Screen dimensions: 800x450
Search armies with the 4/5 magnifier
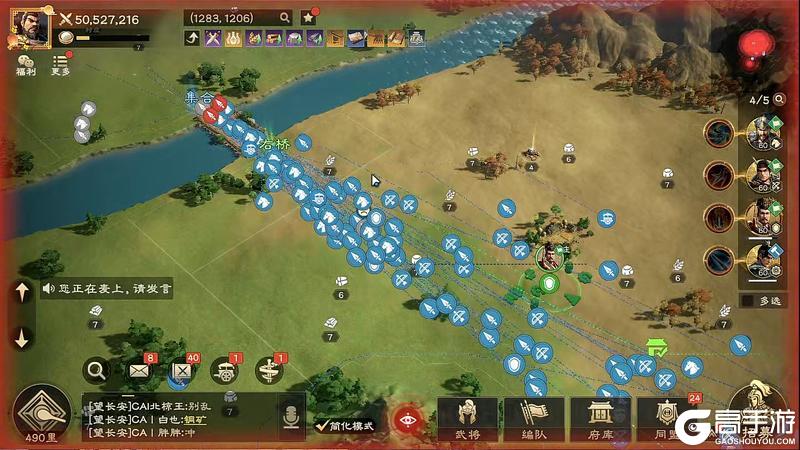point(782,100)
